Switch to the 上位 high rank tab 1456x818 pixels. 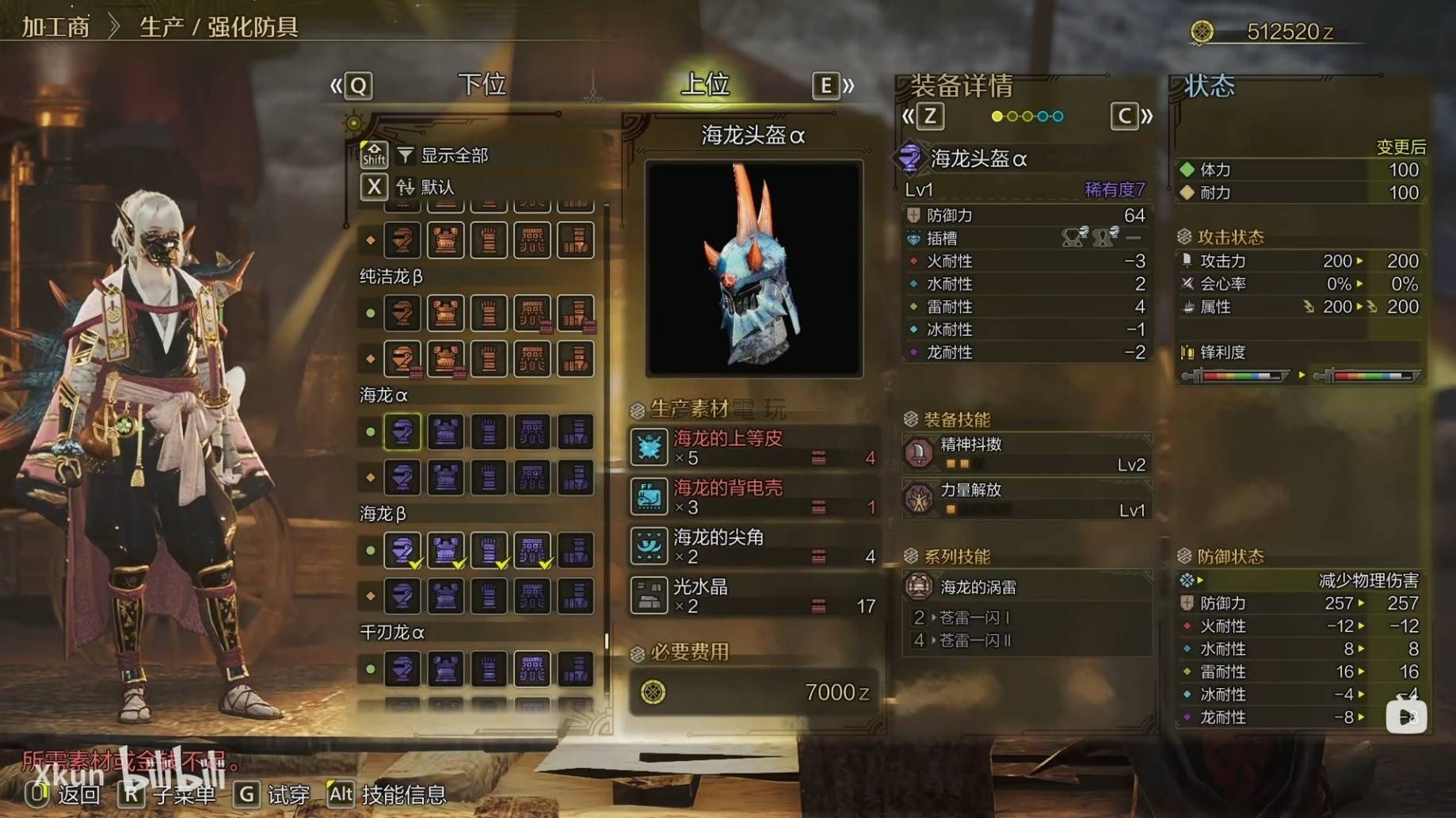(705, 85)
